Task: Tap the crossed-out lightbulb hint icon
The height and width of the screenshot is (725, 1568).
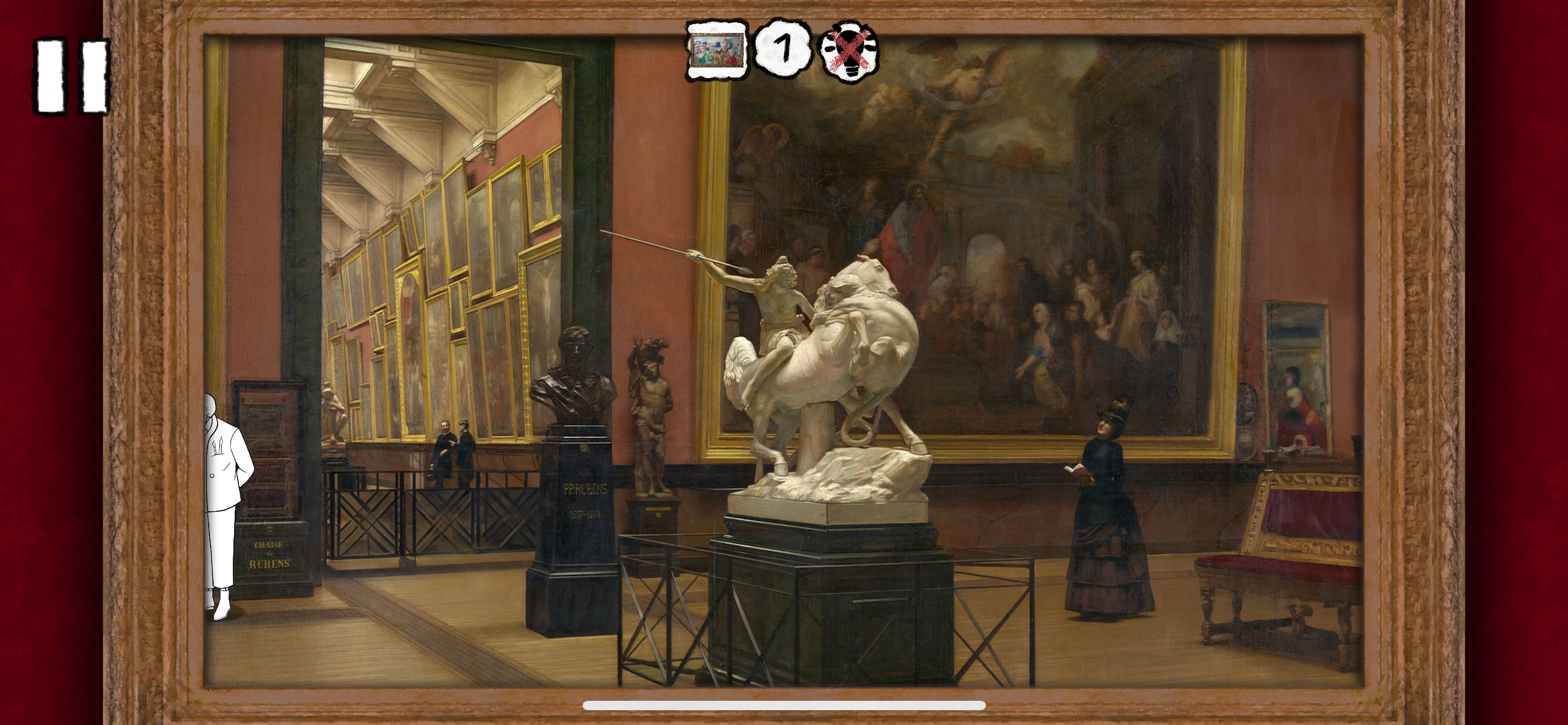Action: (848, 51)
